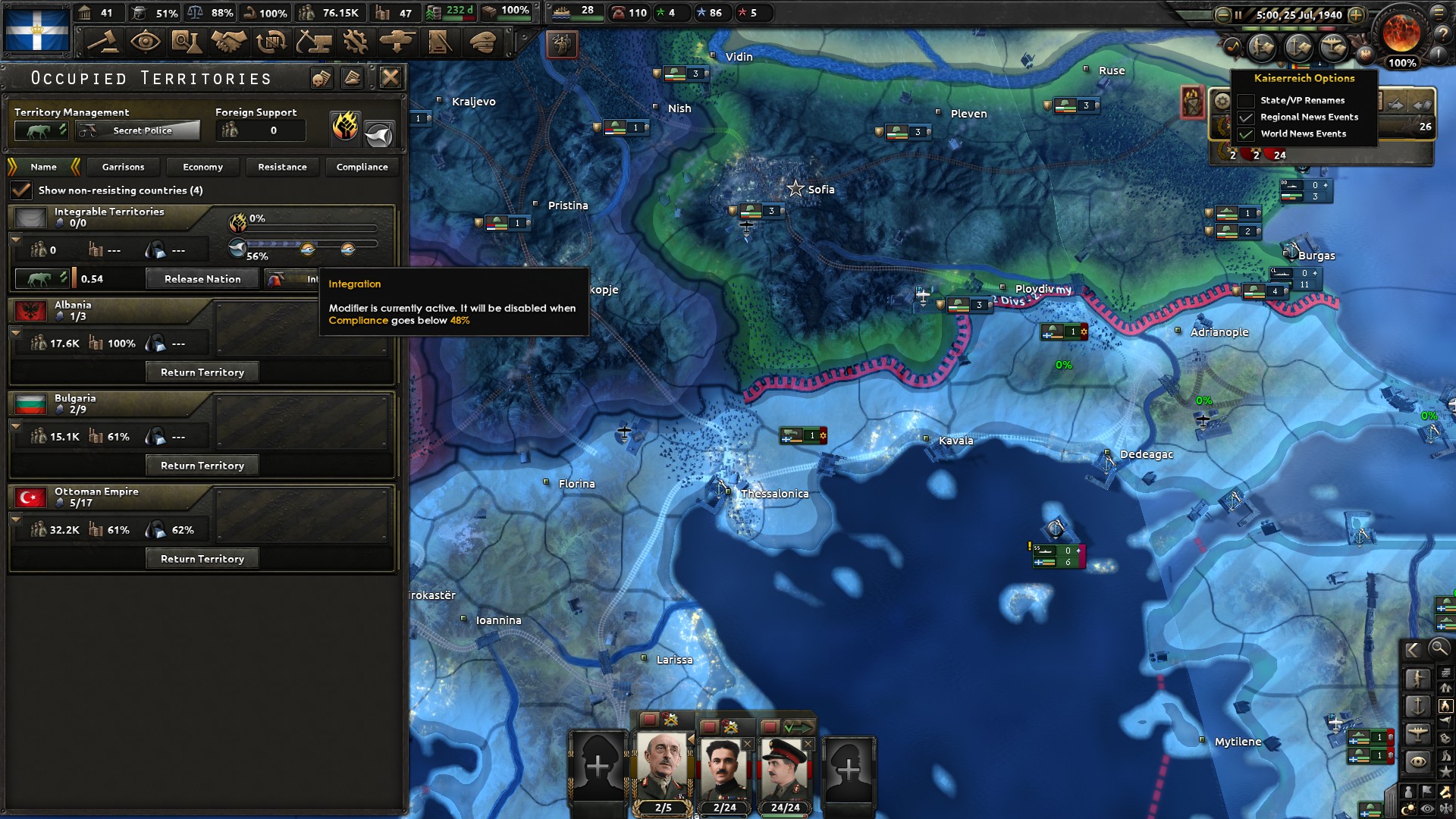Open the Secret Police garrison selector
This screenshot has width=1456, height=819.
pos(136,130)
